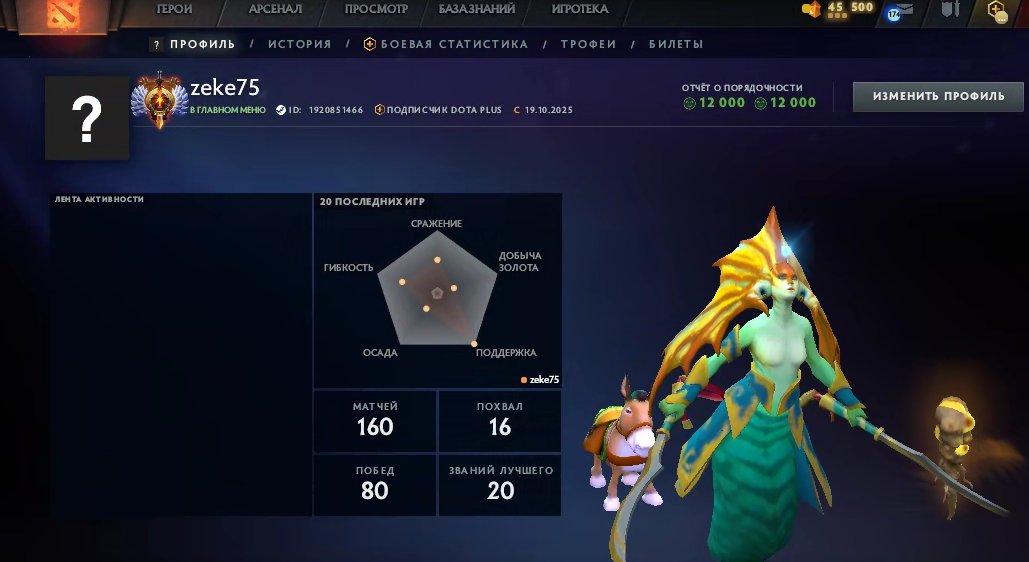
Task: Switch to the Билеты tab
Action: tap(676, 44)
